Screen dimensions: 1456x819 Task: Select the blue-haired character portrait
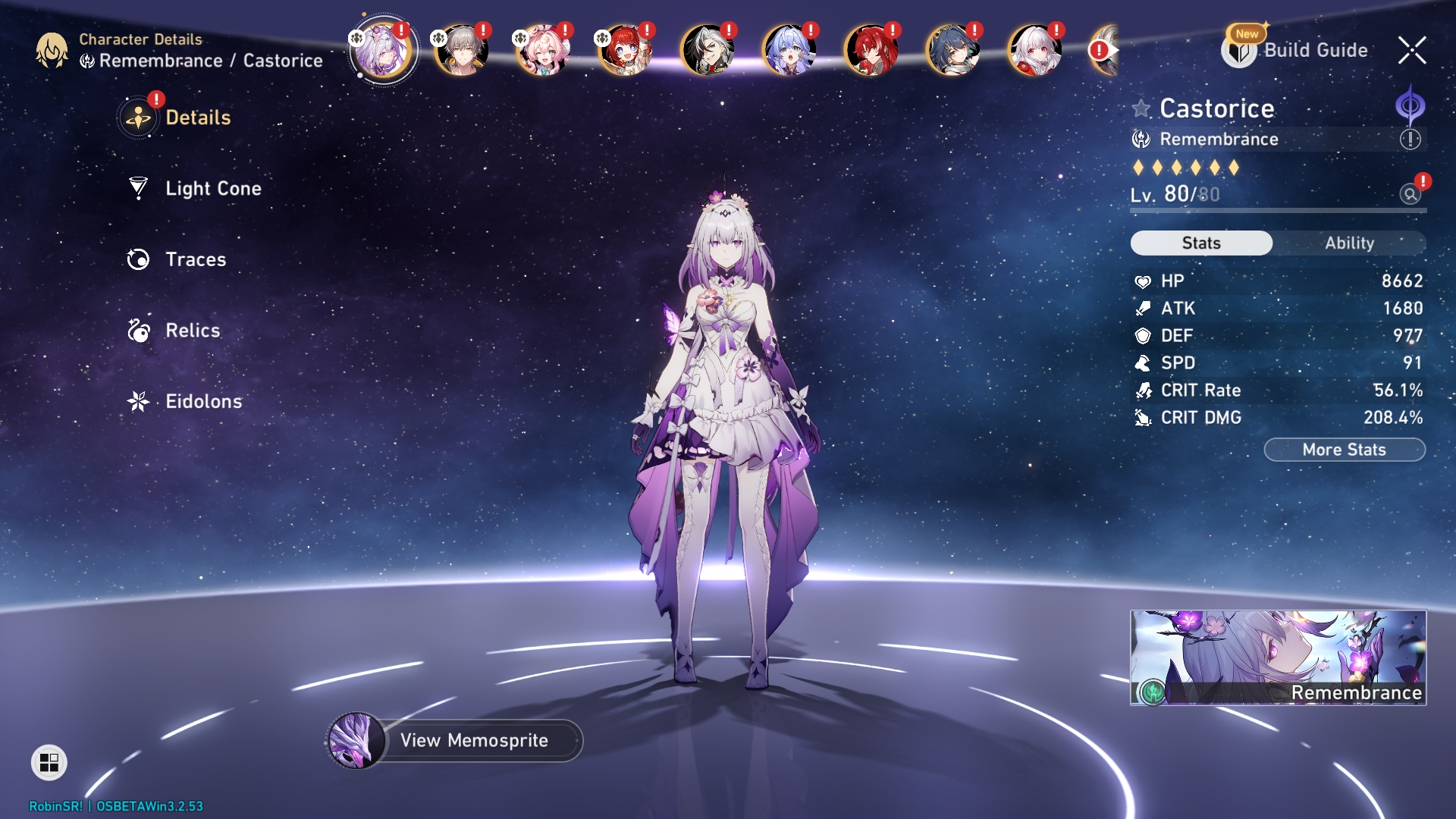[x=789, y=50]
